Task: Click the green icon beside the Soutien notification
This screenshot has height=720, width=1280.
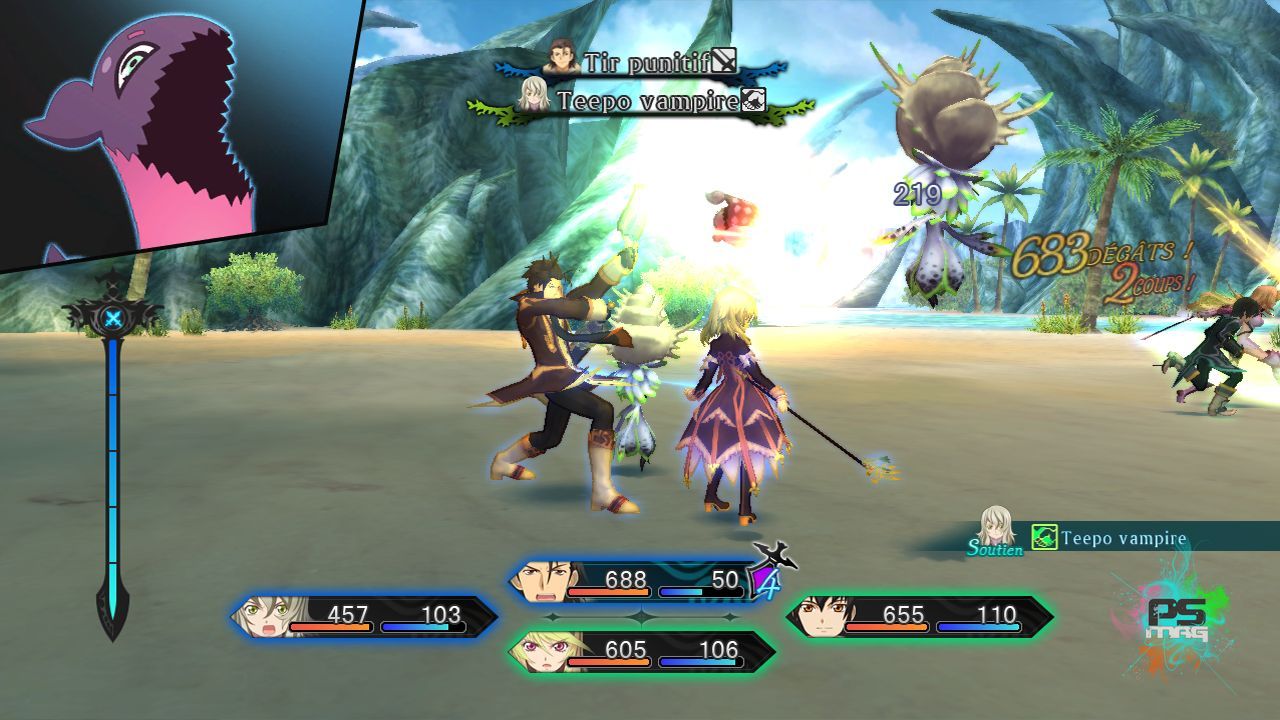Action: 1044,538
